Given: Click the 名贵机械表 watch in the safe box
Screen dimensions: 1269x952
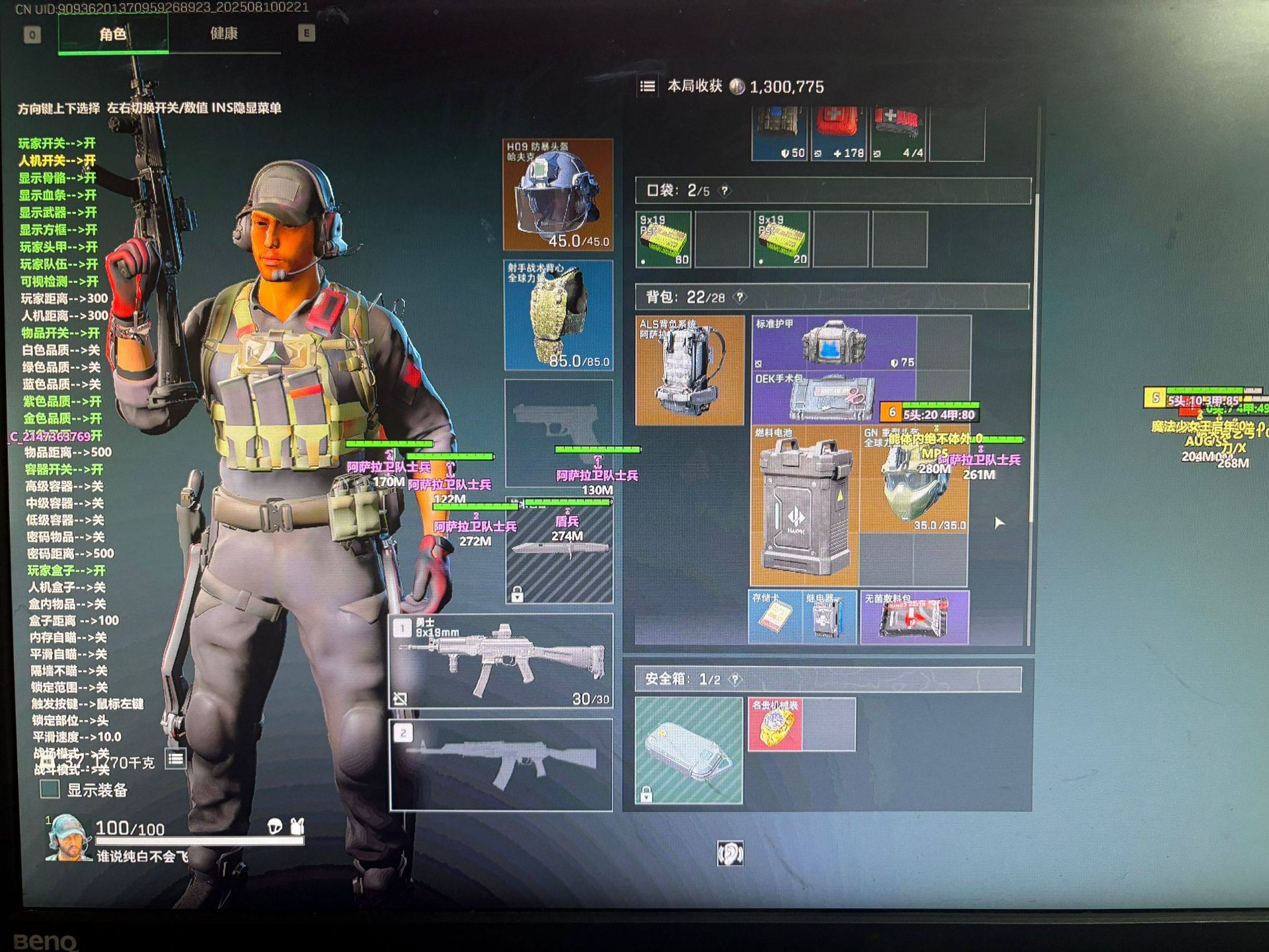Looking at the screenshot, I should [775, 725].
